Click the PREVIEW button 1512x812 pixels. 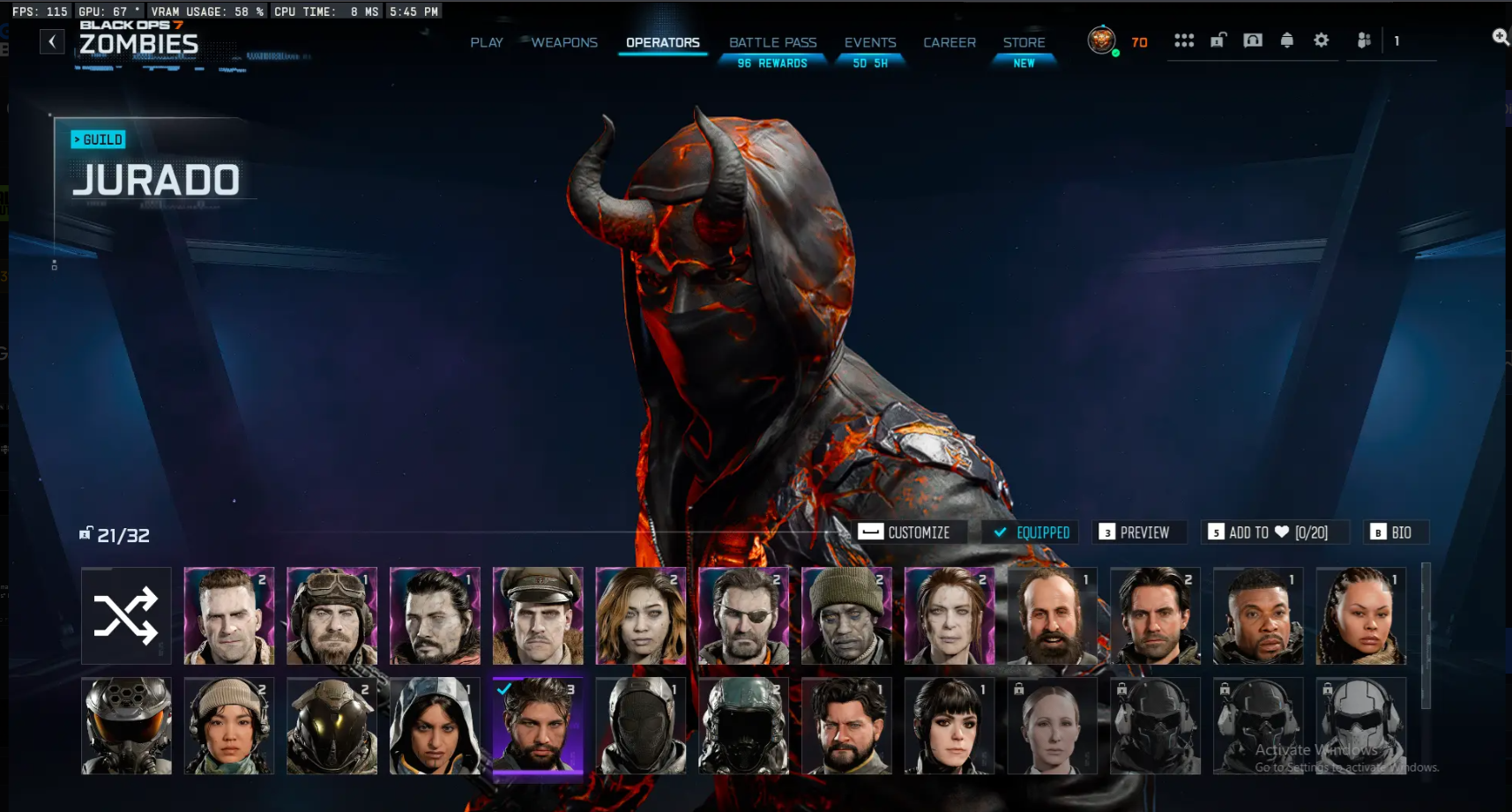pyautogui.click(x=1139, y=533)
